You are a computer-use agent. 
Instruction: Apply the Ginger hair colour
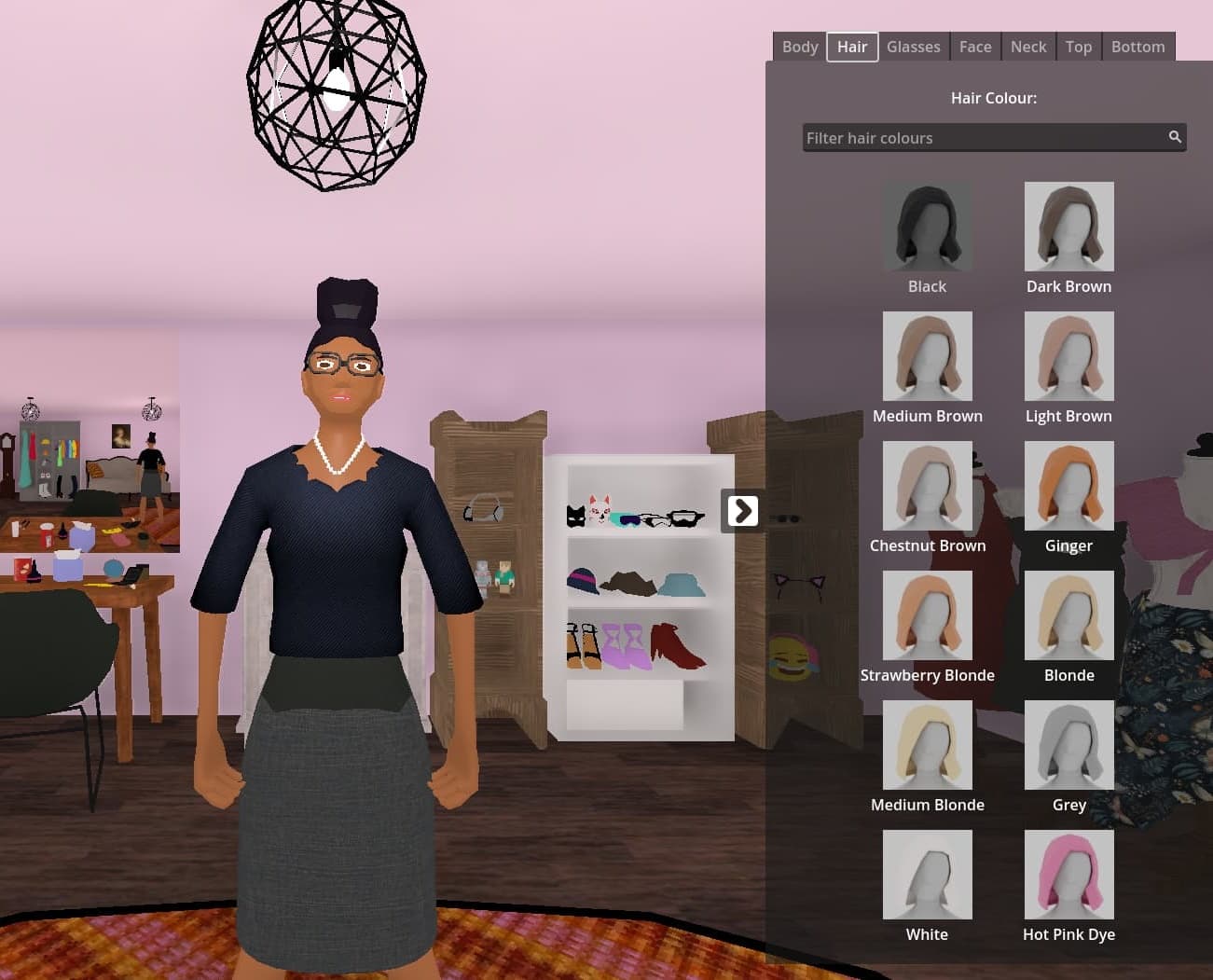1068,485
